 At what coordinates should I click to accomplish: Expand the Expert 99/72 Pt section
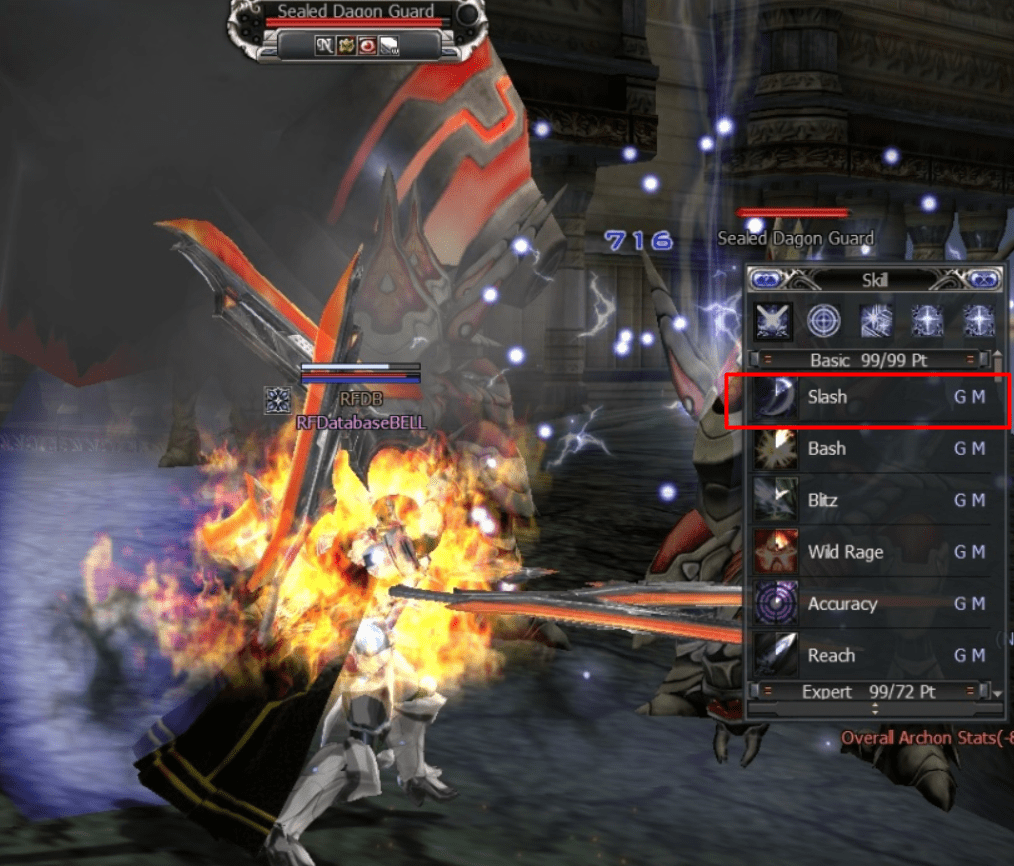click(867, 691)
